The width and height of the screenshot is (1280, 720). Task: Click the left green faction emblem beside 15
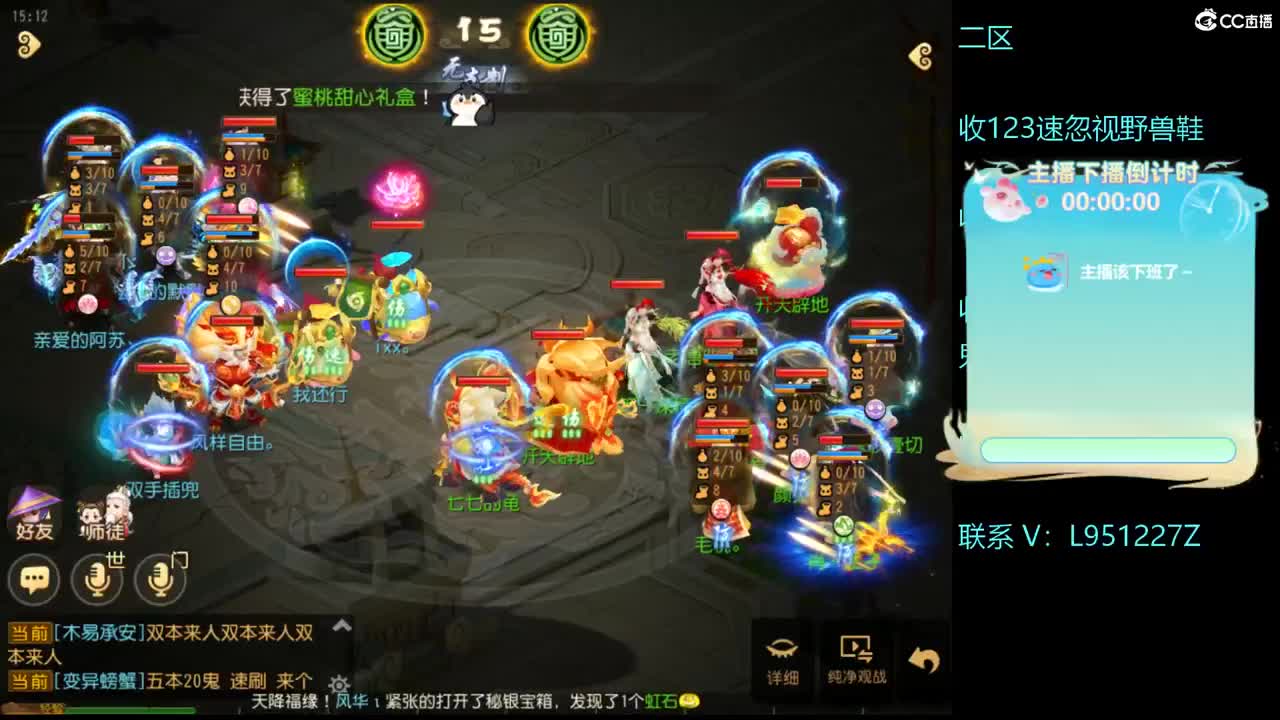(x=394, y=36)
